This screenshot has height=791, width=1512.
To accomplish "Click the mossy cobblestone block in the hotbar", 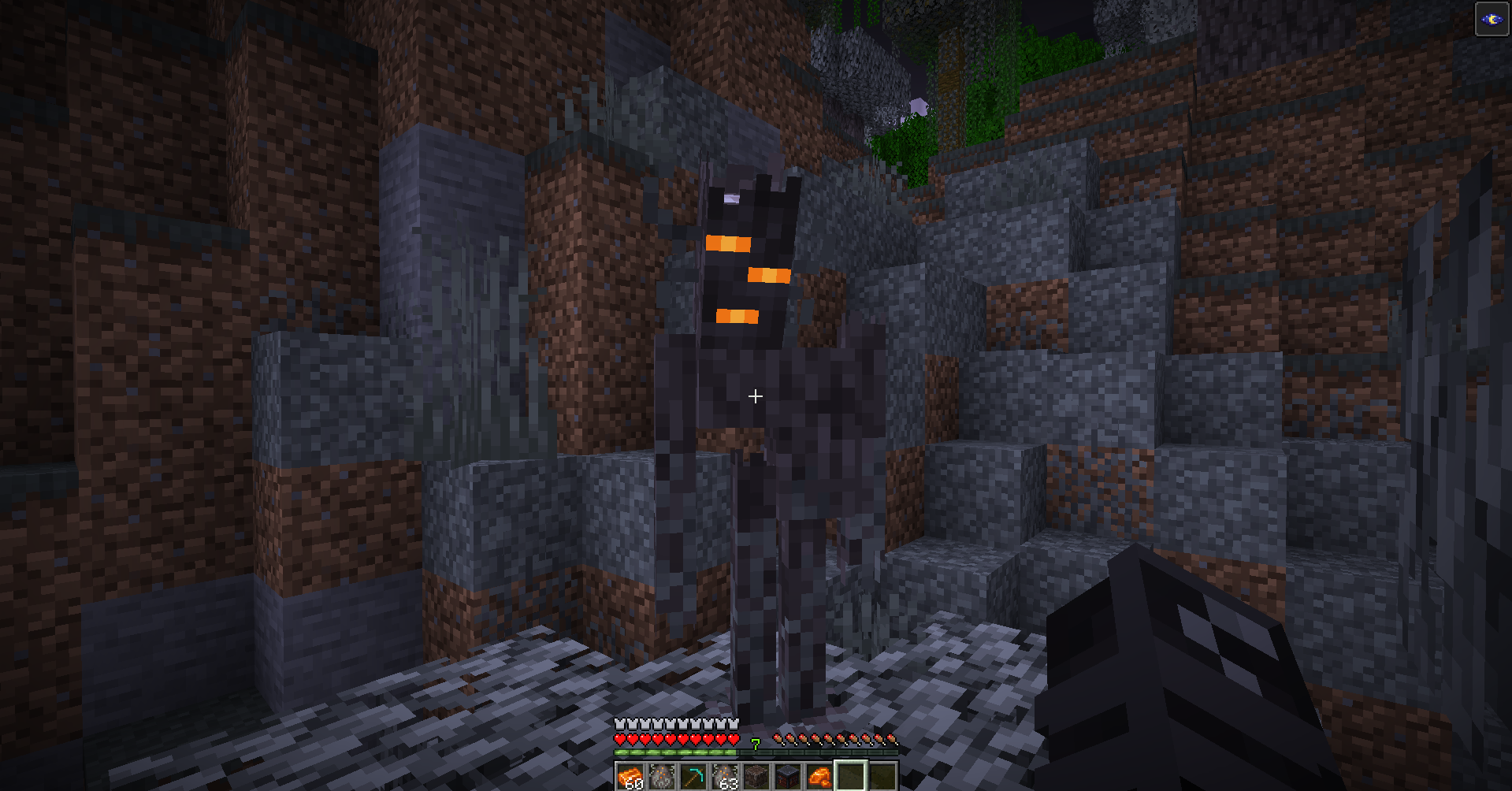I will 757,776.
